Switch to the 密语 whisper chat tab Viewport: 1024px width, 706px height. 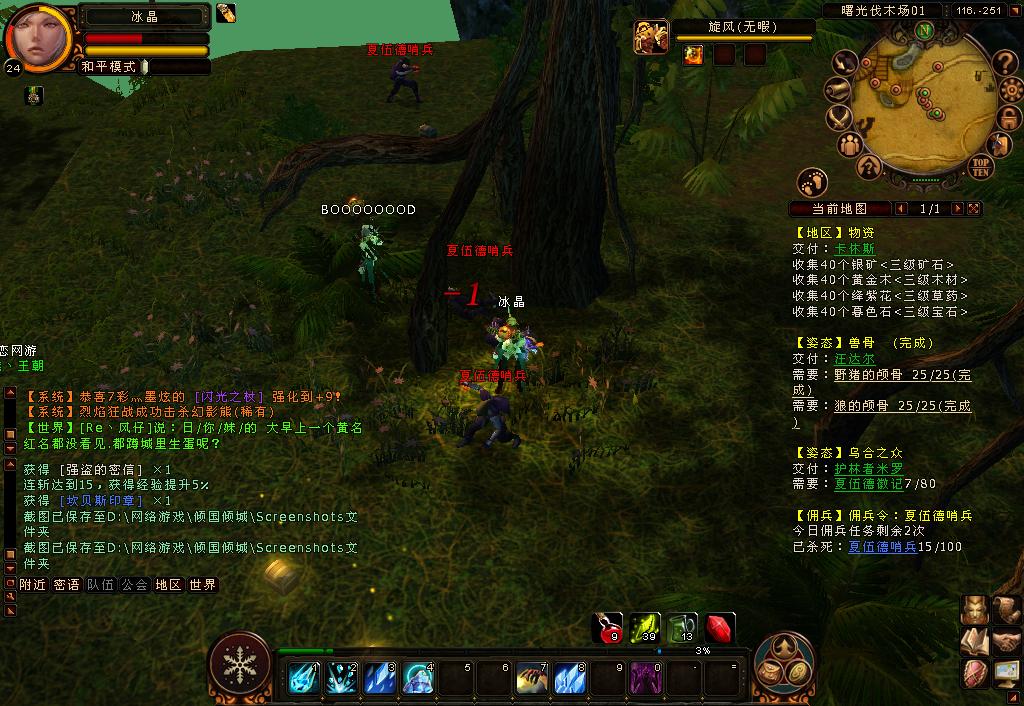click(67, 585)
